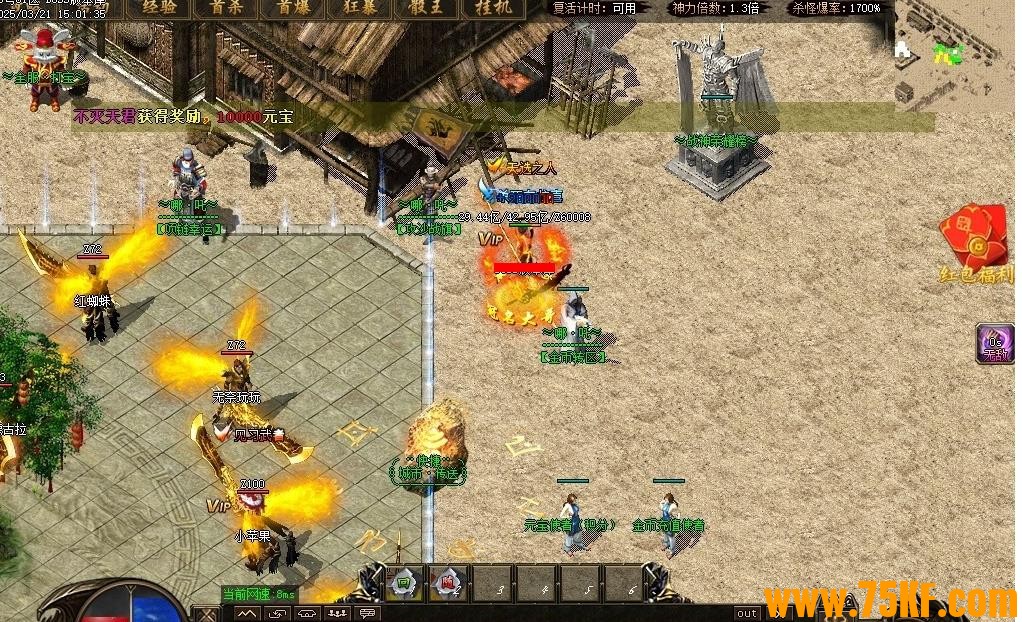Activate the 狂暴 top menu button
1022x622 pixels.
tap(361, 9)
